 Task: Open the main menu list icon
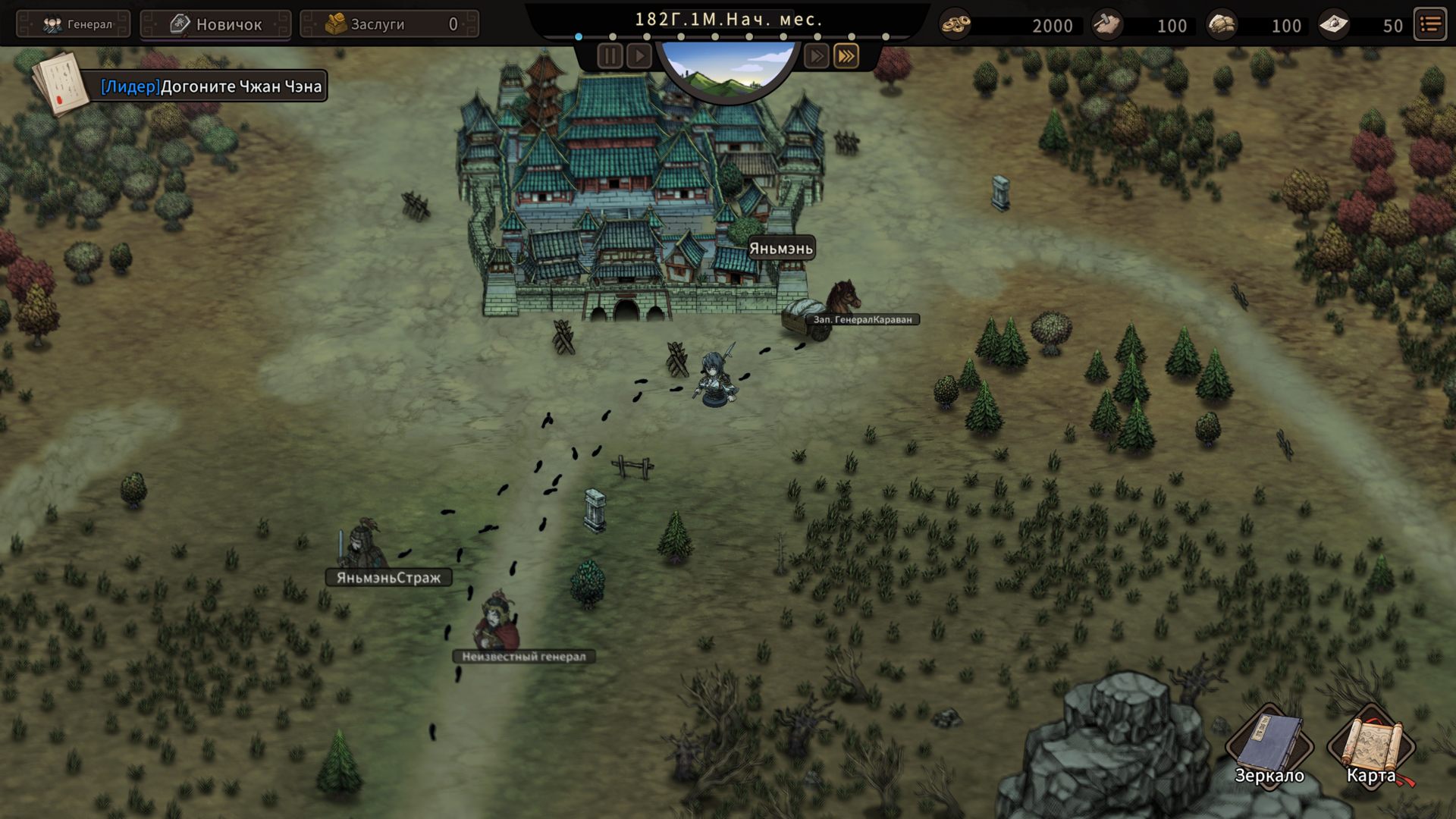(x=1431, y=25)
